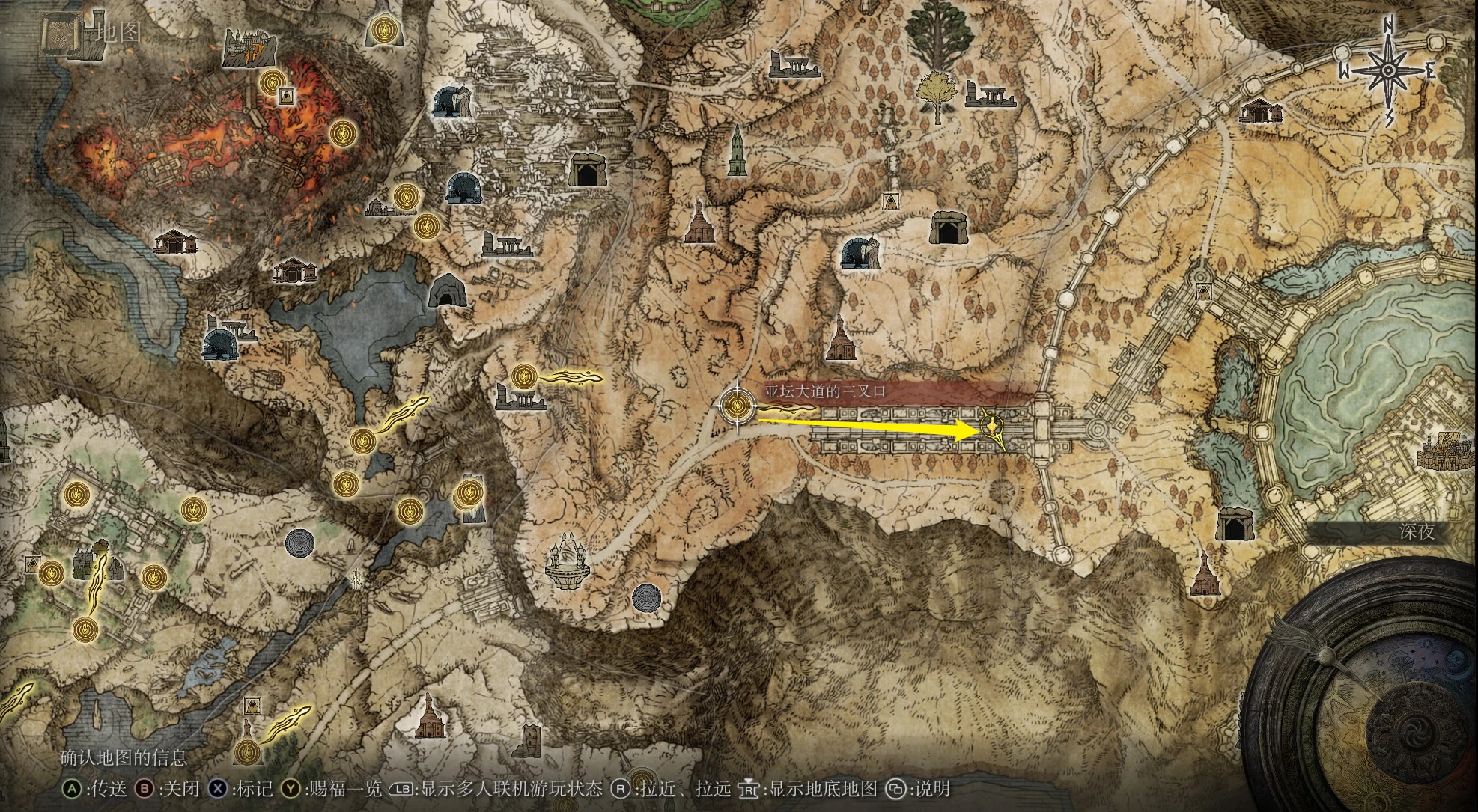Select the grace marker on the tower icon

(x=469, y=493)
